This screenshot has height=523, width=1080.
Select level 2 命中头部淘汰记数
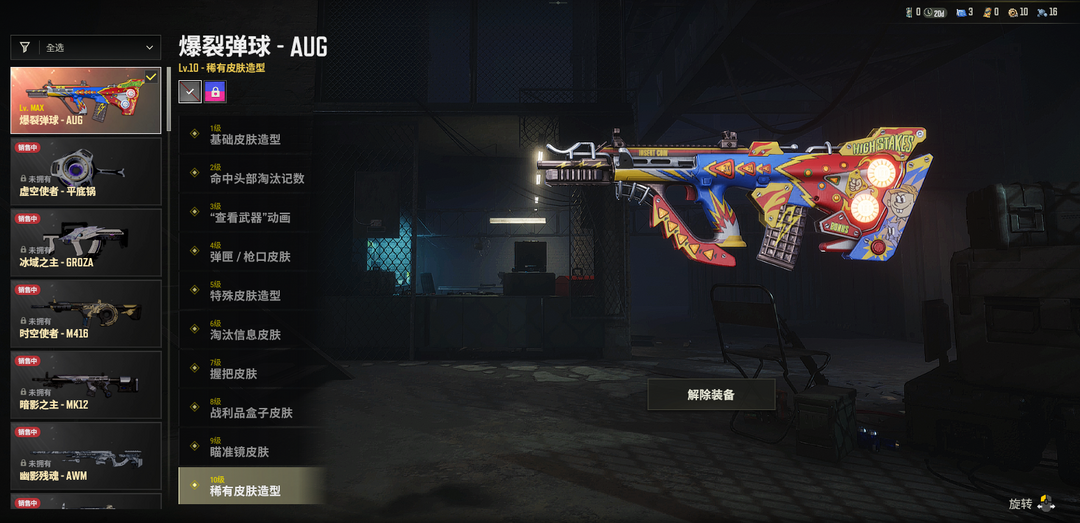tap(250, 174)
